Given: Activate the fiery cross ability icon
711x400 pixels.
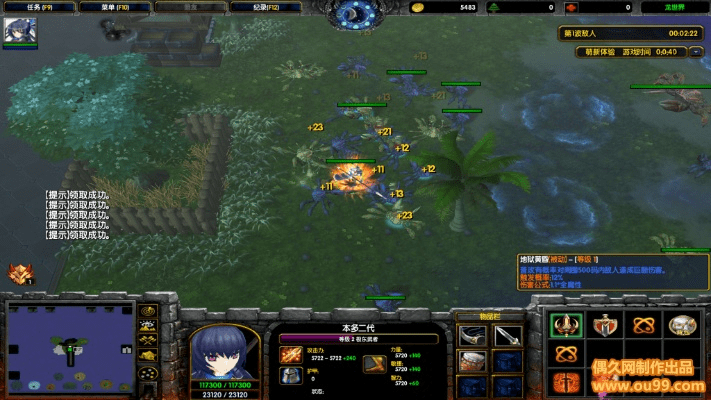Looking at the screenshot, I should (567, 382).
